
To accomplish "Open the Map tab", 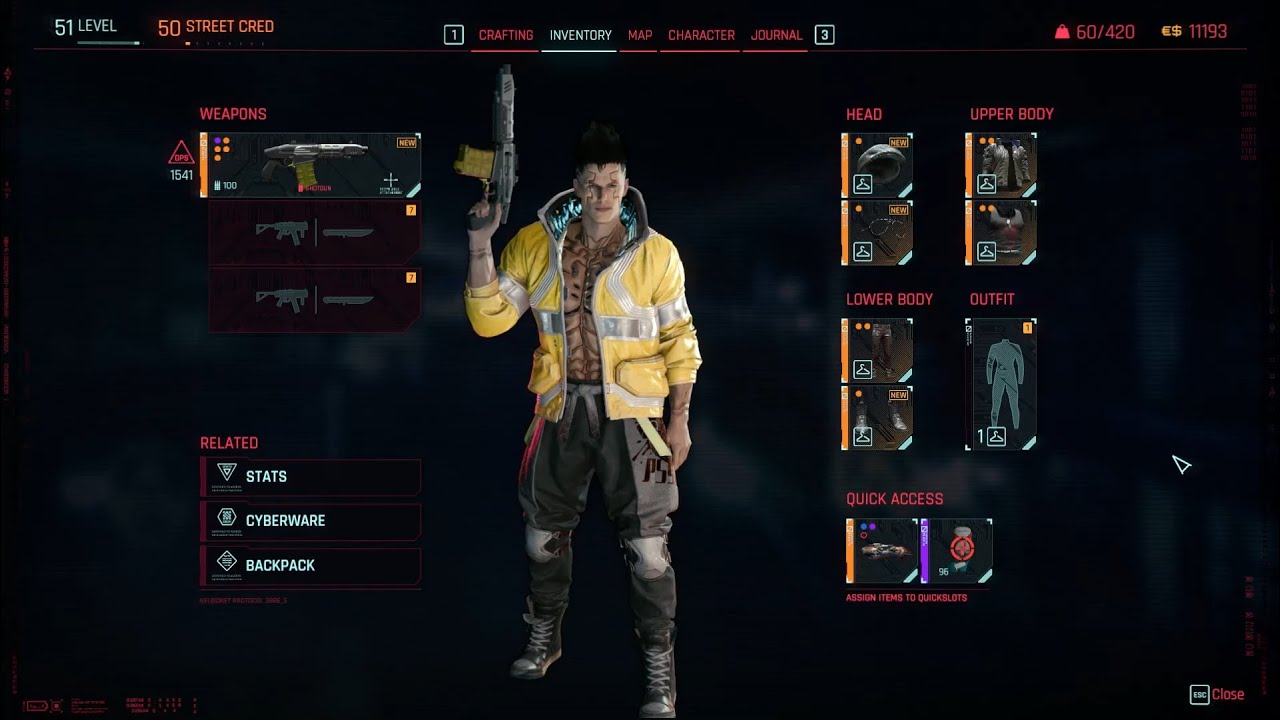I will [640, 35].
